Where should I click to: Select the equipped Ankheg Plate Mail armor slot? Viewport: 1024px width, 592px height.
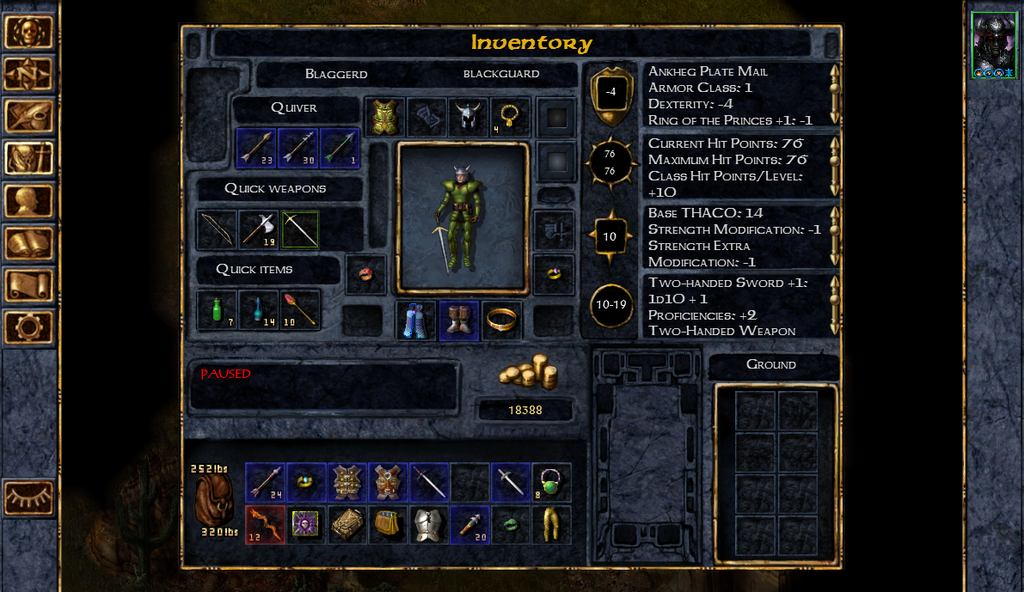click(x=385, y=117)
